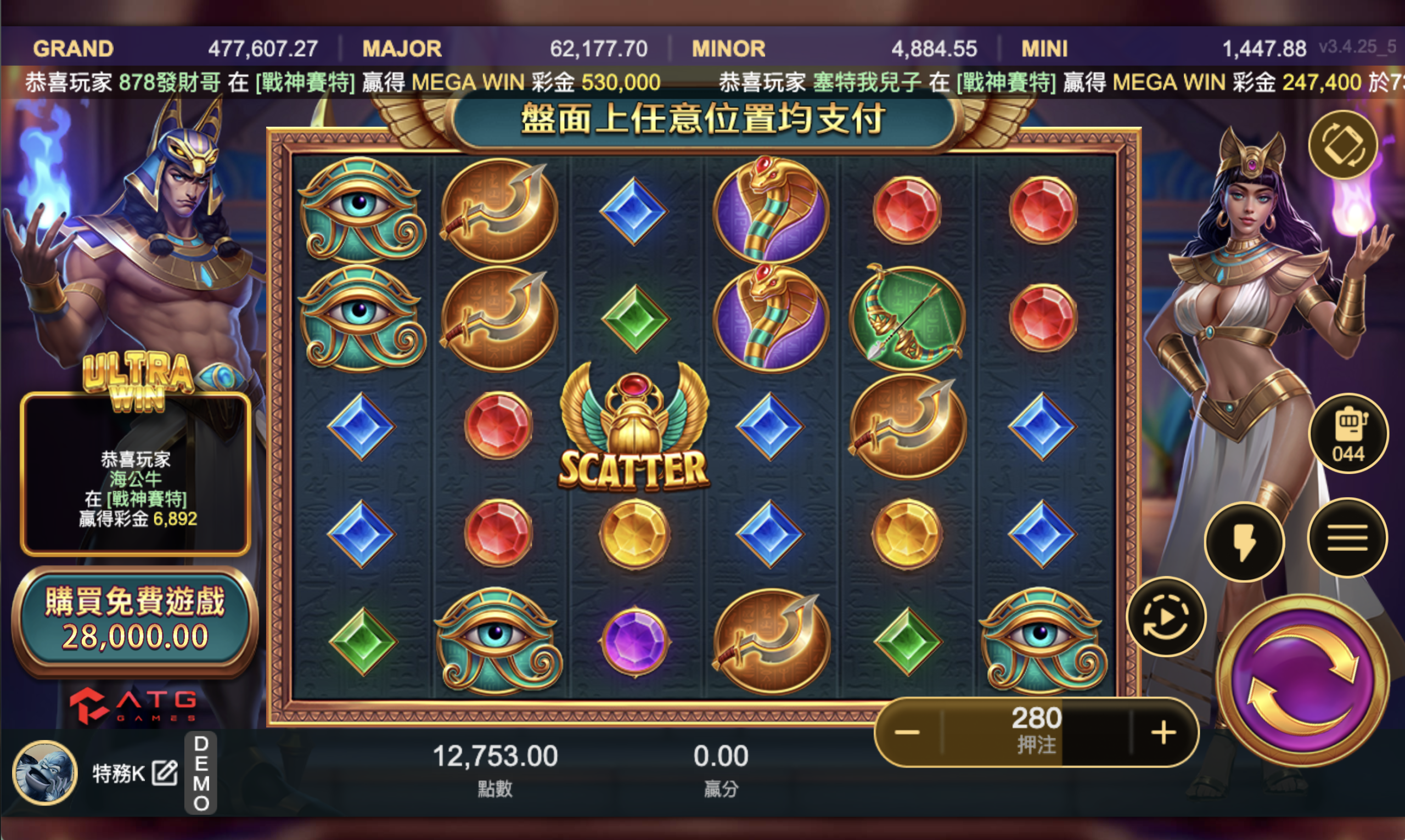
Task: Increase the bet with the plus button
Action: pos(1164,732)
